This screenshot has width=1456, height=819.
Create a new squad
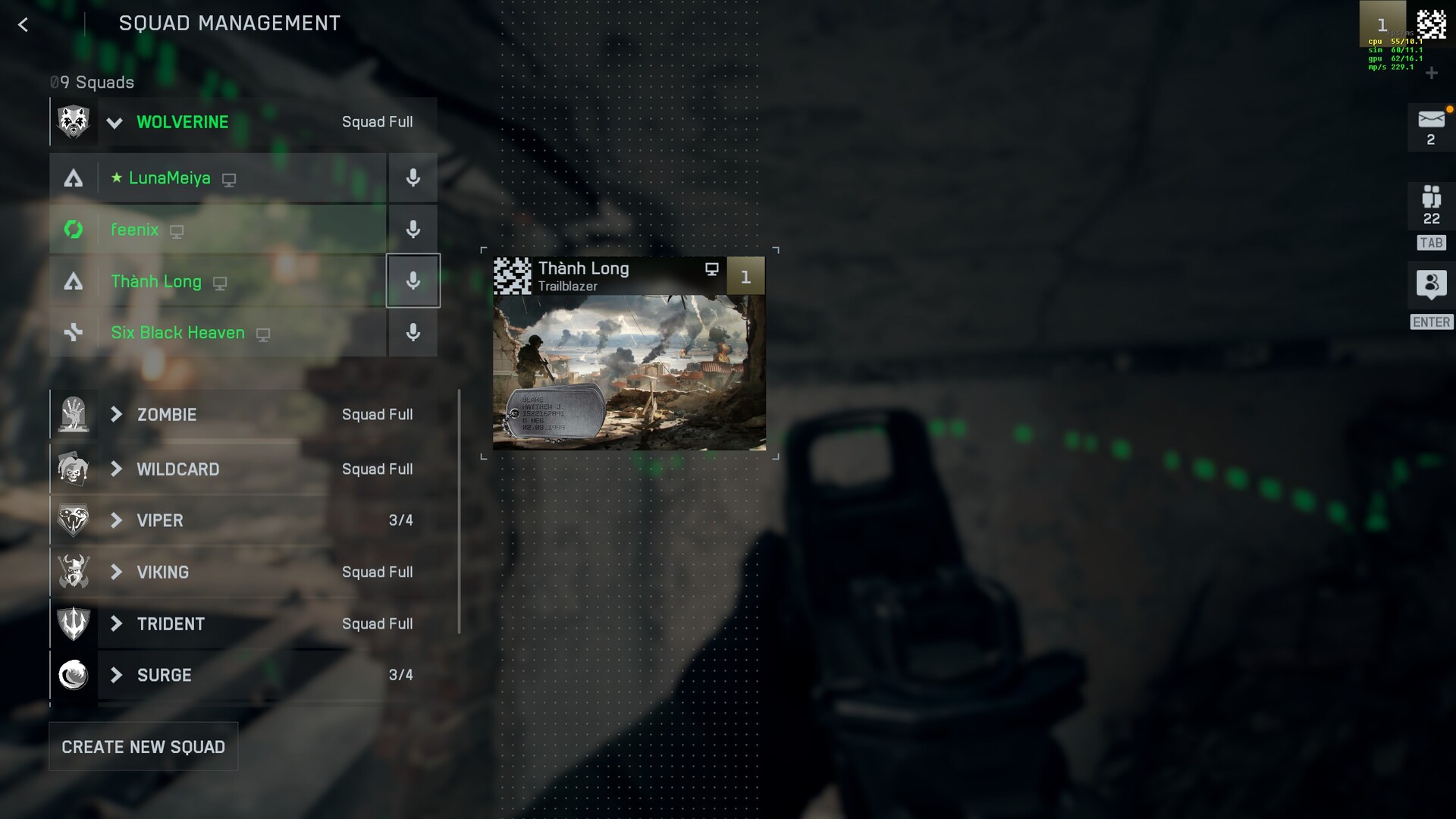143,747
